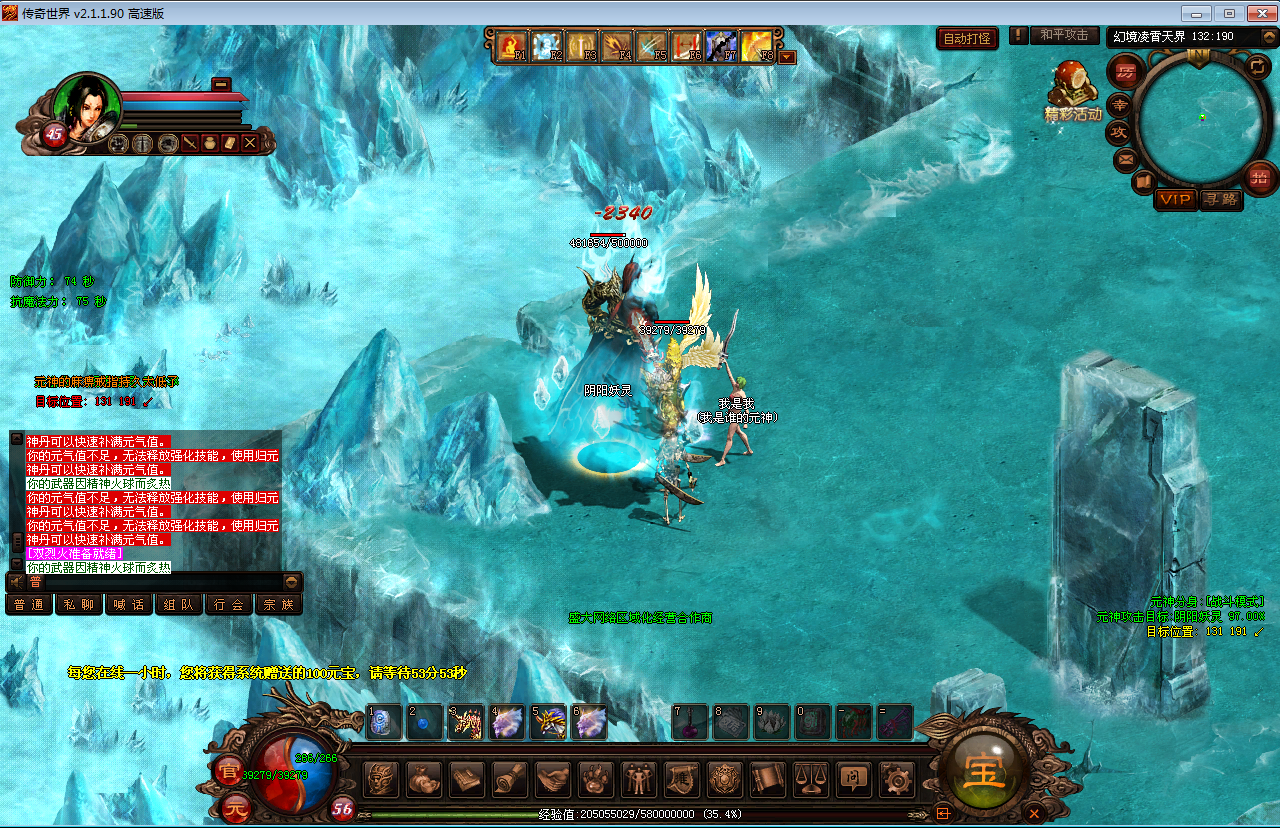This screenshot has width=1280, height=828.
Task: Open the mail envelope icon
Action: [1125, 159]
